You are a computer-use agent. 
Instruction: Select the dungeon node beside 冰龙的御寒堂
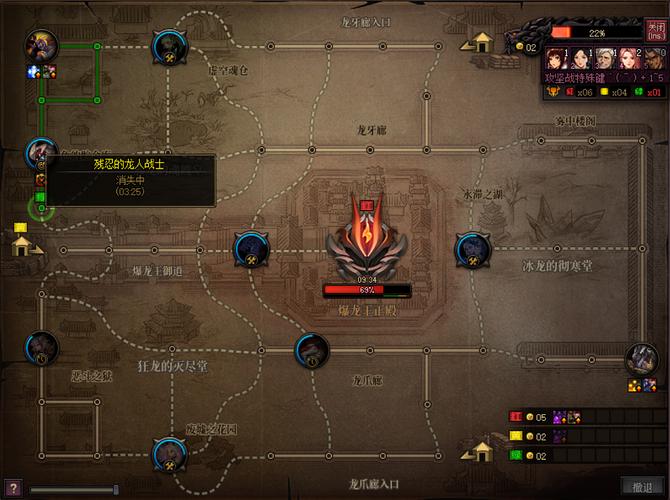[470, 248]
